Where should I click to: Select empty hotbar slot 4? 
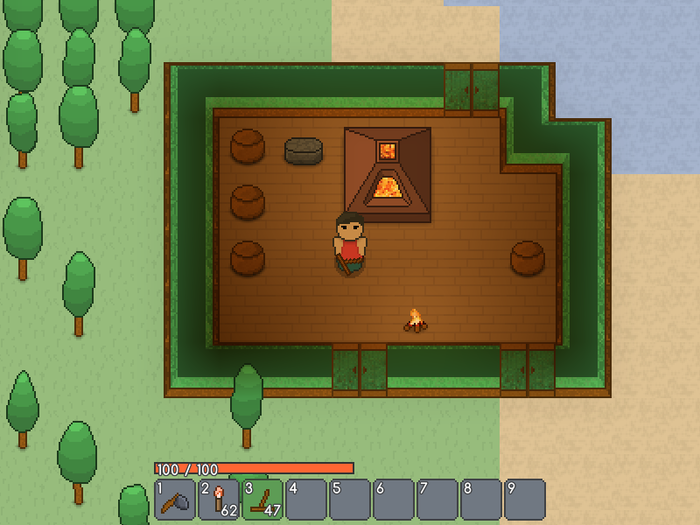click(x=306, y=499)
